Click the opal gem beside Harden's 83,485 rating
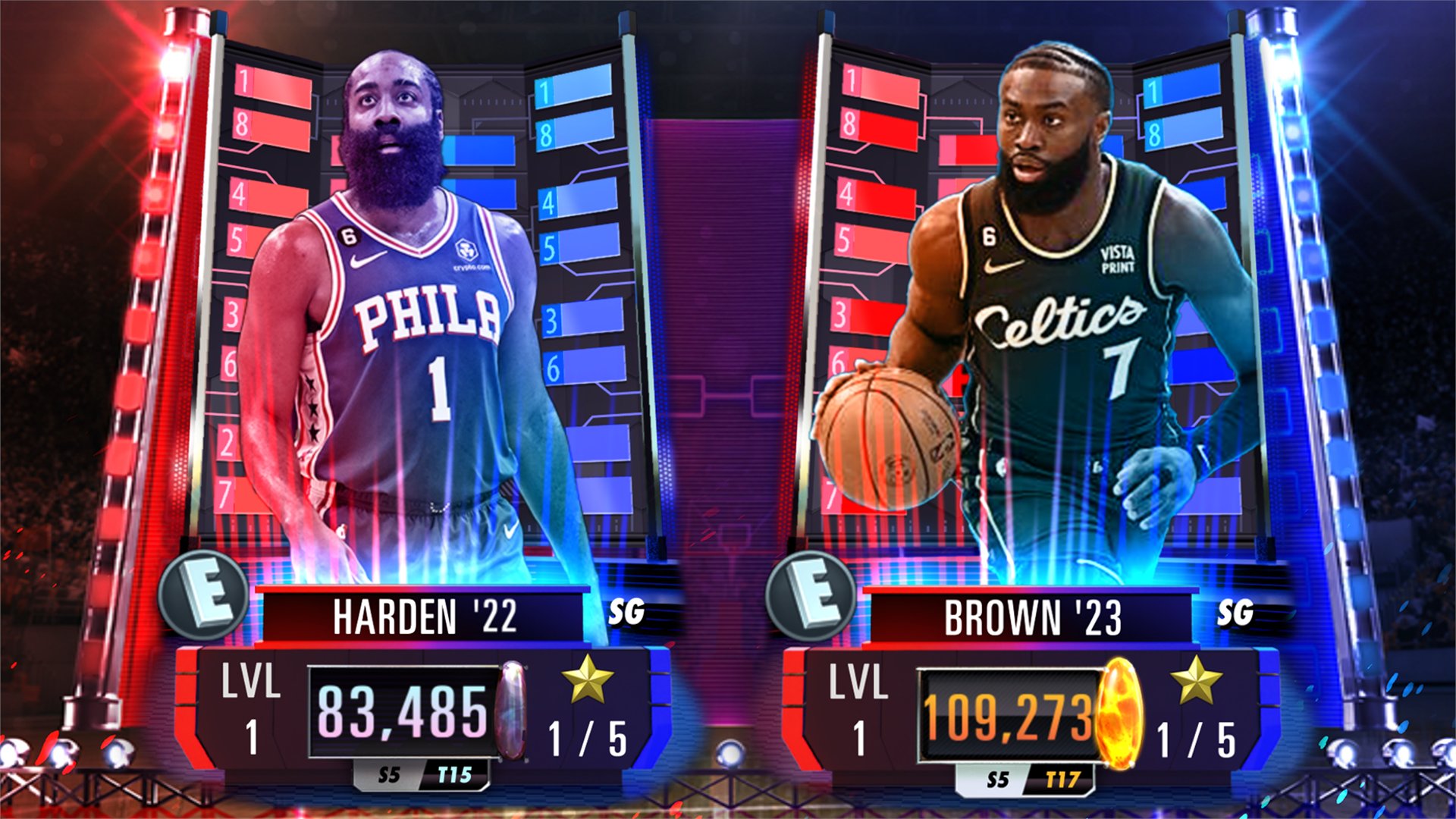This screenshot has width=1456, height=819. click(513, 709)
